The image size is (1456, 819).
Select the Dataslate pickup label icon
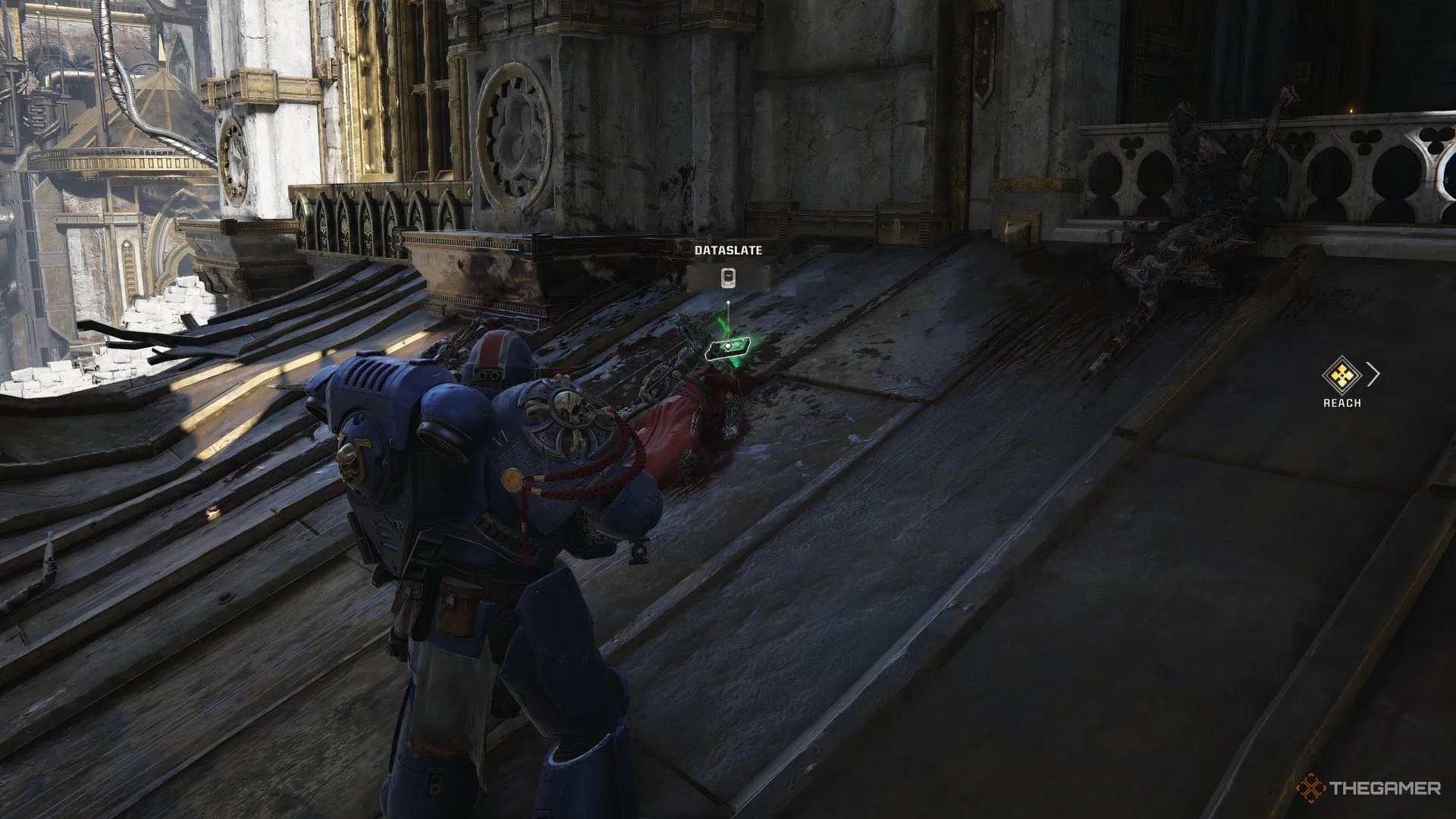pos(728,278)
